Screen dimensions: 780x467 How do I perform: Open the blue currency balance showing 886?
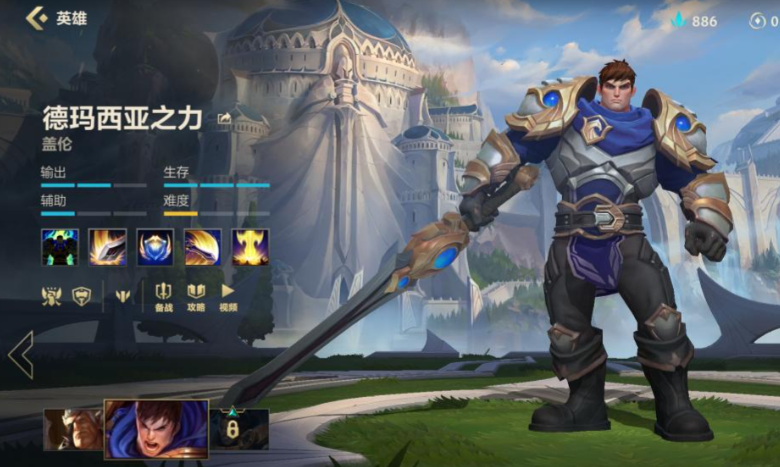click(x=693, y=20)
